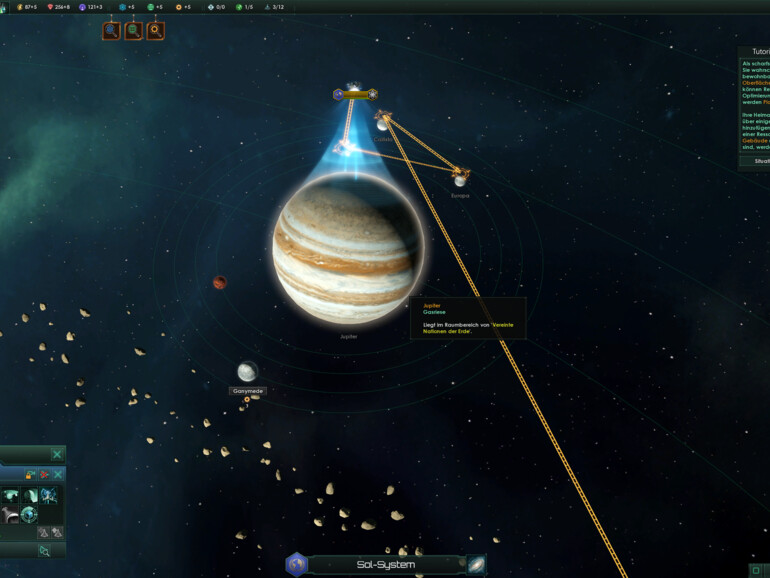Open the green society research magnifier
This screenshot has width=770, height=578.
coord(133,31)
